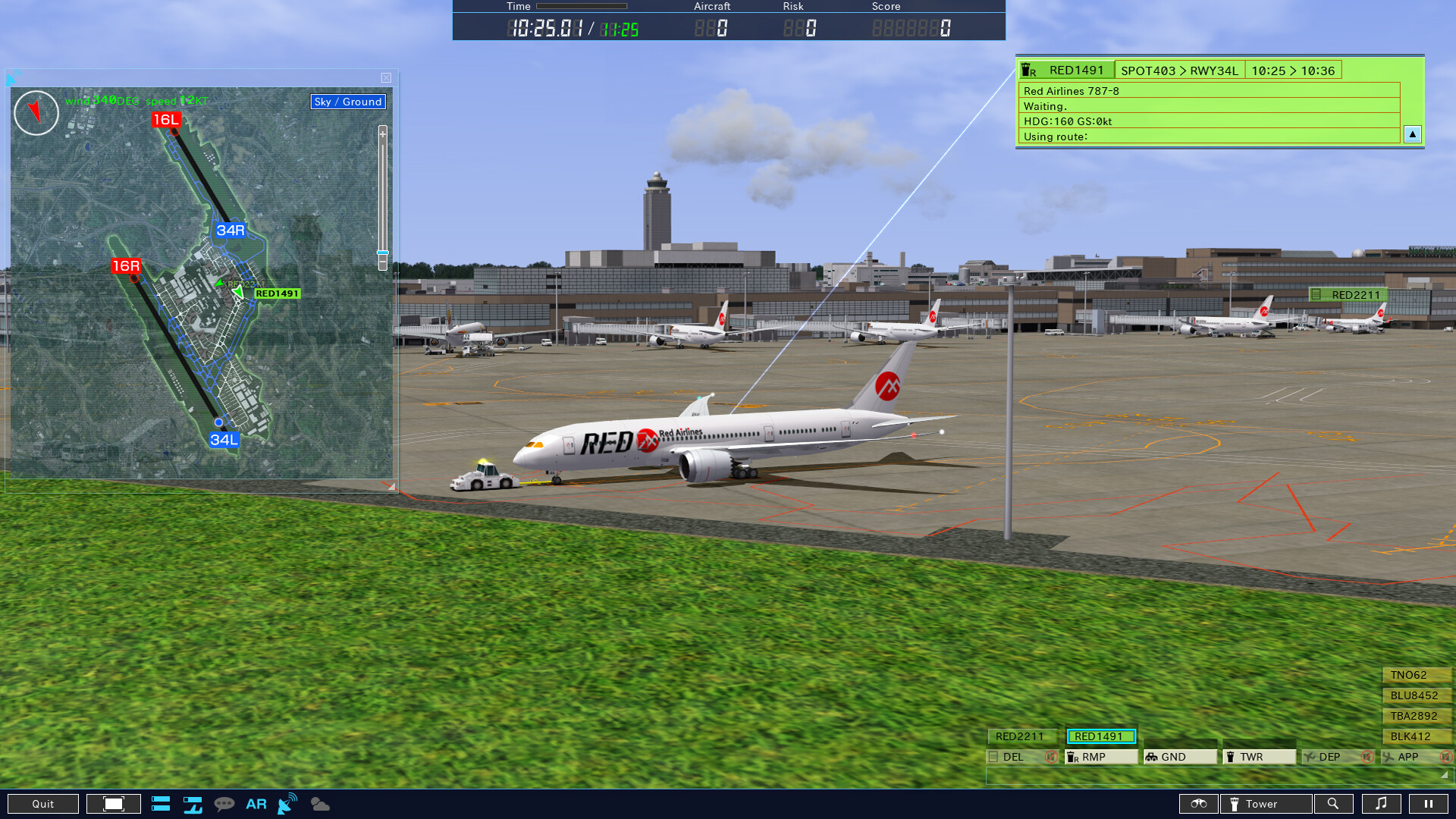Viewport: 1456px width, 819px height.
Task: Open the TWR controller tab
Action: pyautogui.click(x=1258, y=757)
